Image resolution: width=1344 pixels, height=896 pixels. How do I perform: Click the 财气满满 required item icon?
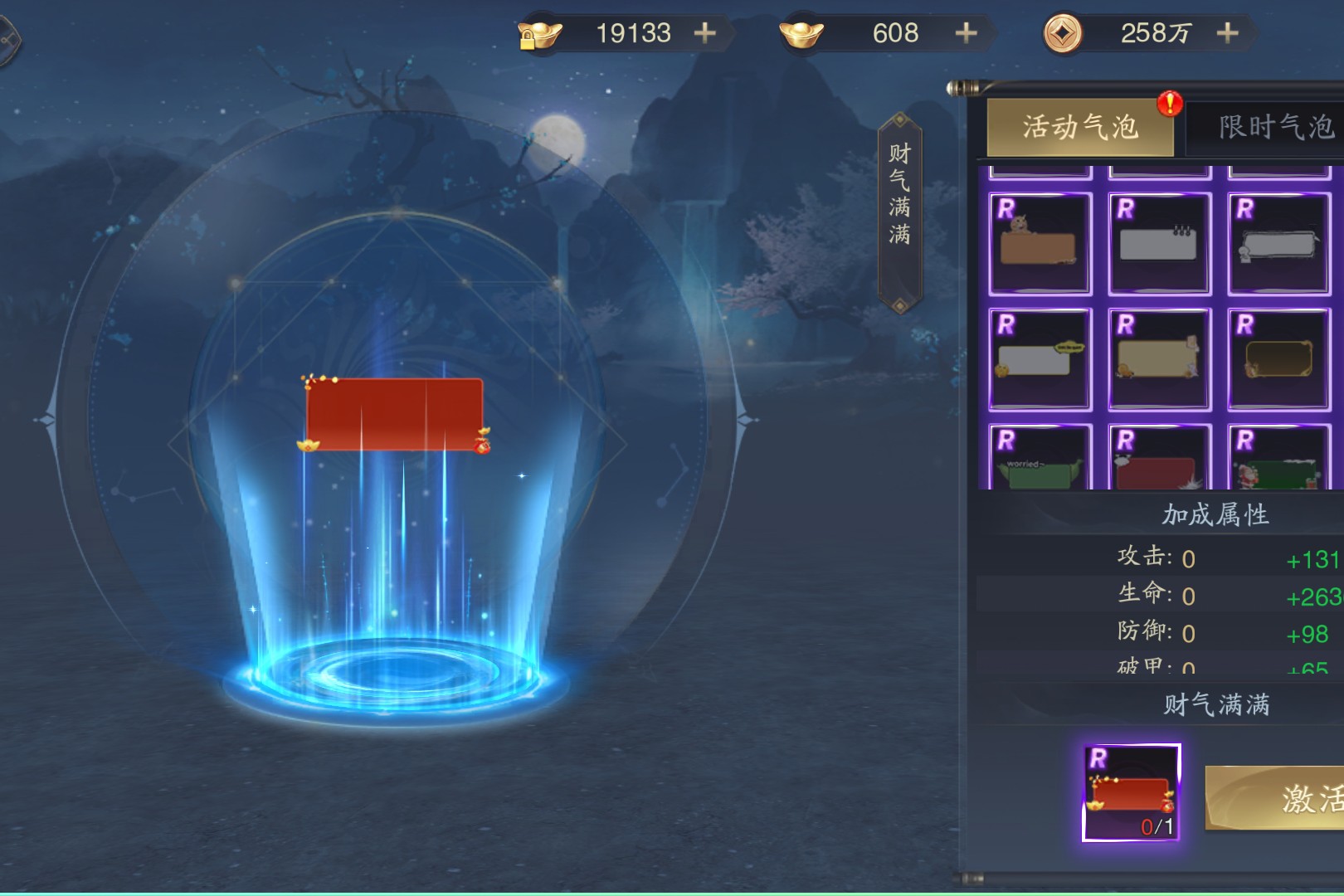(1131, 793)
